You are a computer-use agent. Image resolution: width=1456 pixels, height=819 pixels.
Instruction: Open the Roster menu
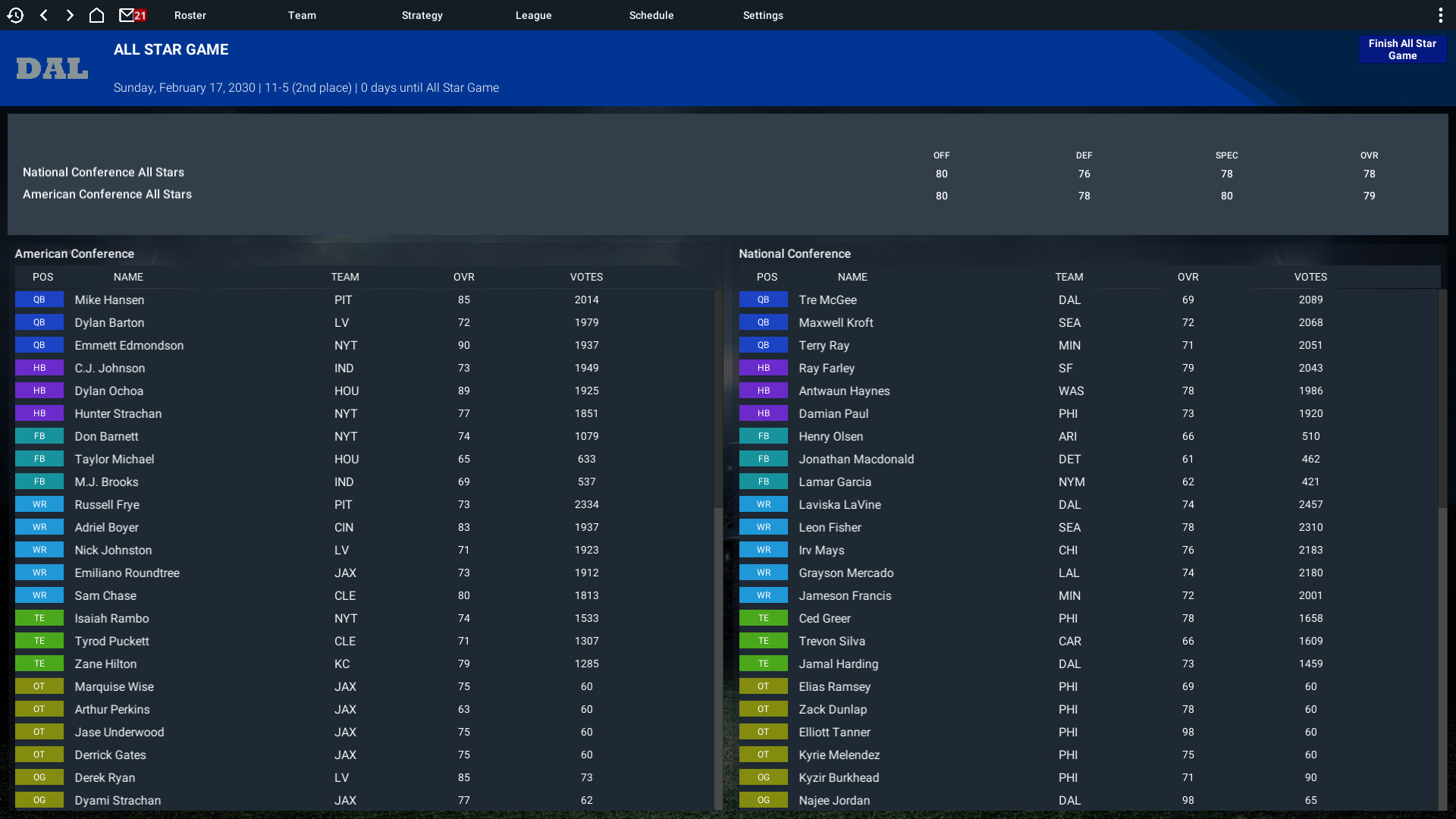(x=190, y=14)
